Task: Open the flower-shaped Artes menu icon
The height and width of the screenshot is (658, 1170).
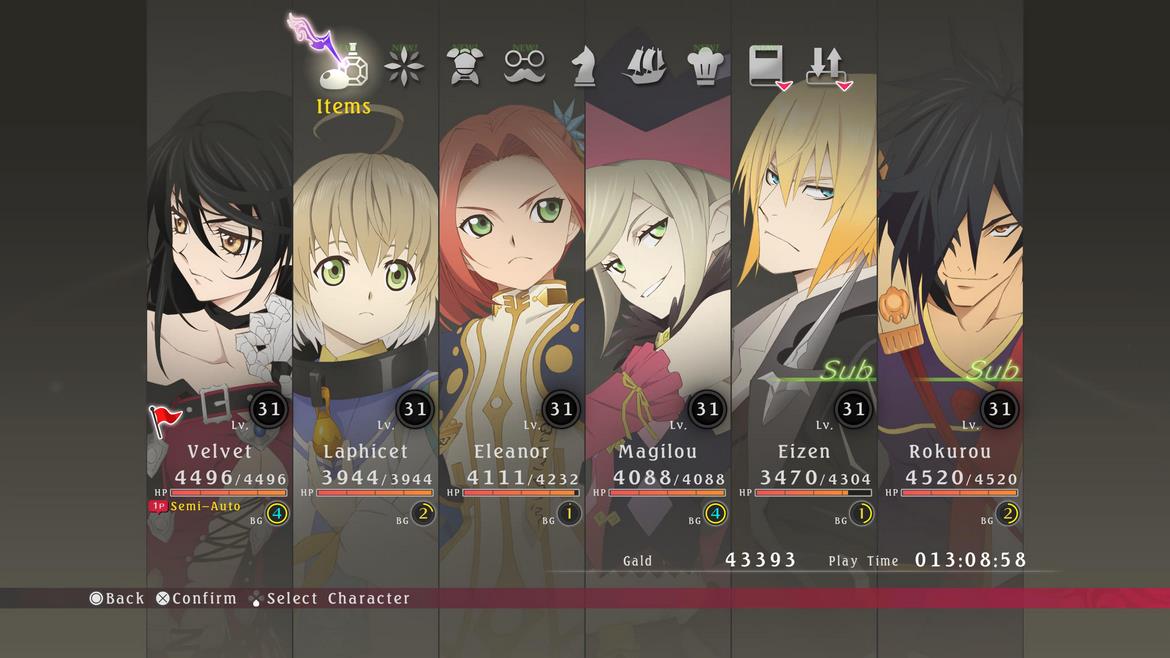Action: (x=404, y=66)
